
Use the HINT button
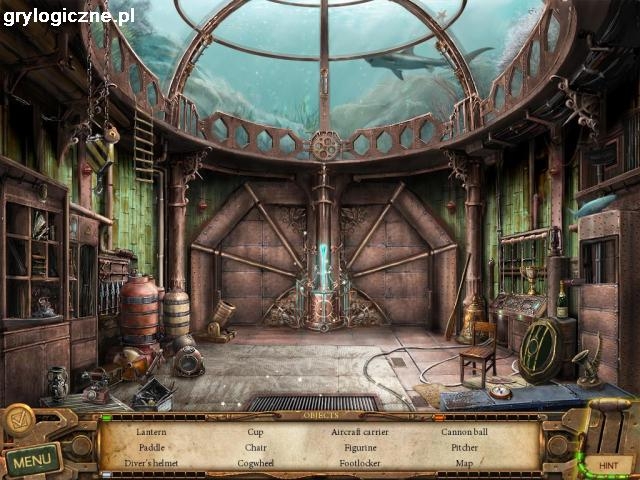(x=607, y=465)
